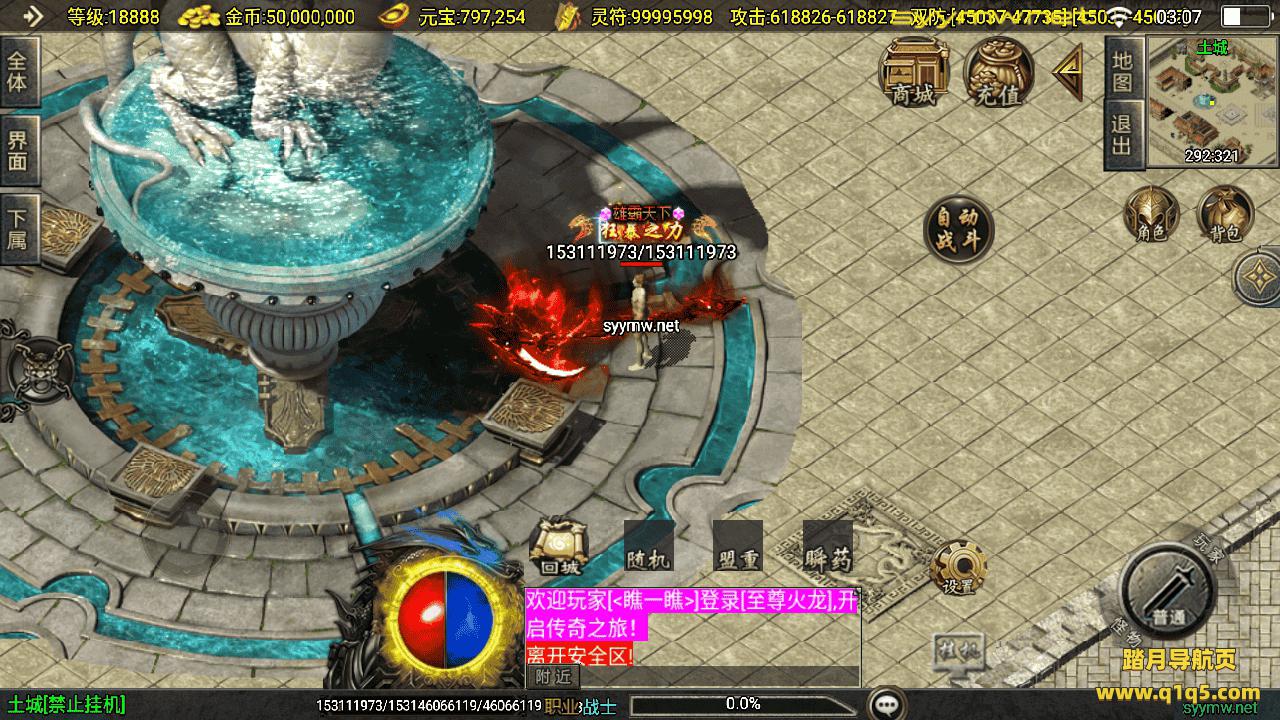1280x720 pixels.
Task: Open the 商城 shop
Action: tap(914, 71)
